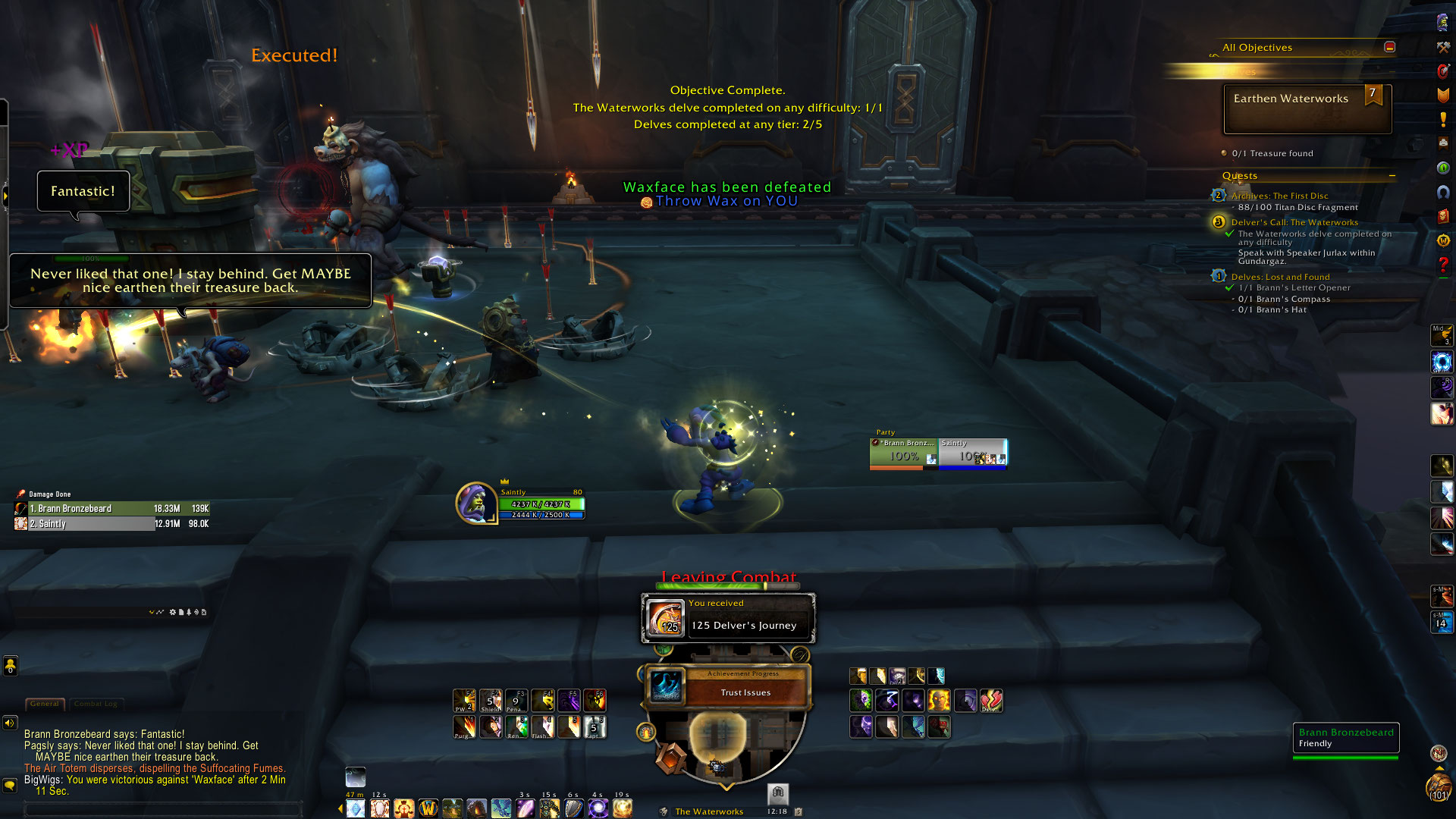Cast the Shield ability on F2

coord(491,700)
